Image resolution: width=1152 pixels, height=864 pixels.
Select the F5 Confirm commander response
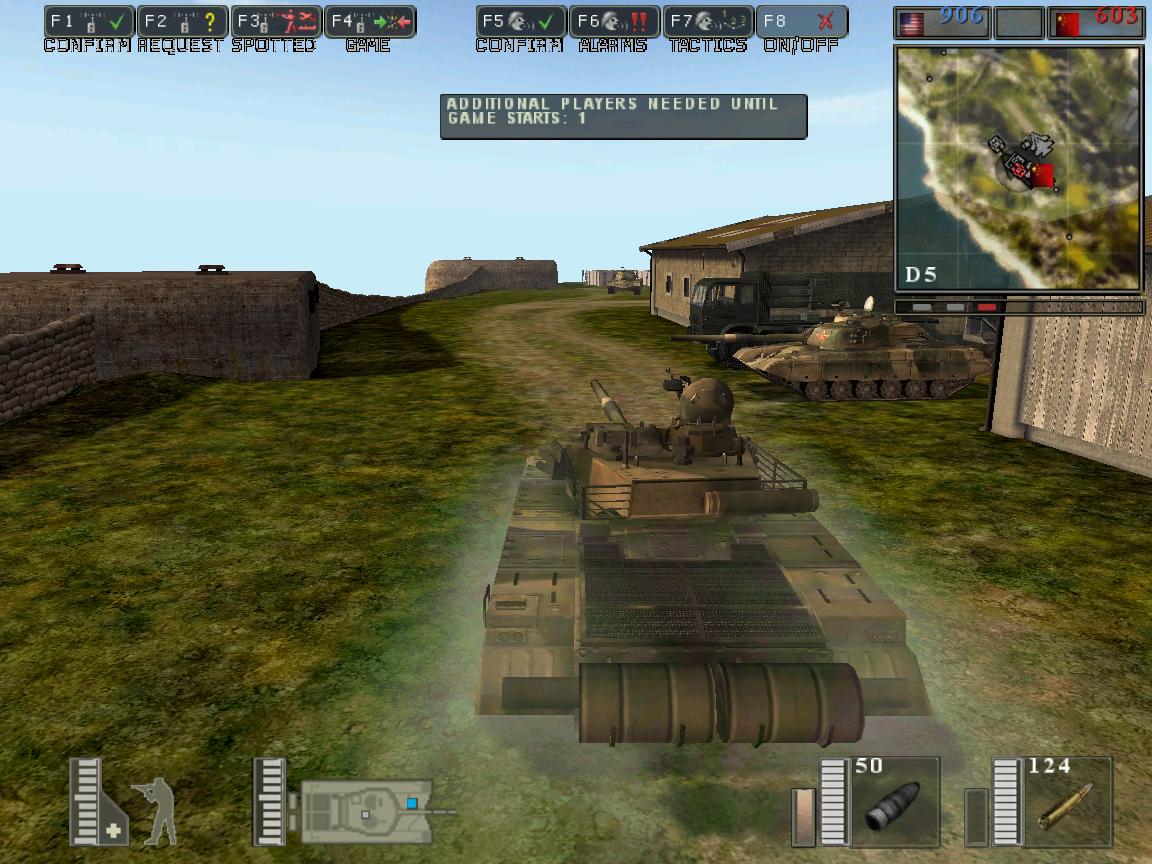[x=521, y=21]
